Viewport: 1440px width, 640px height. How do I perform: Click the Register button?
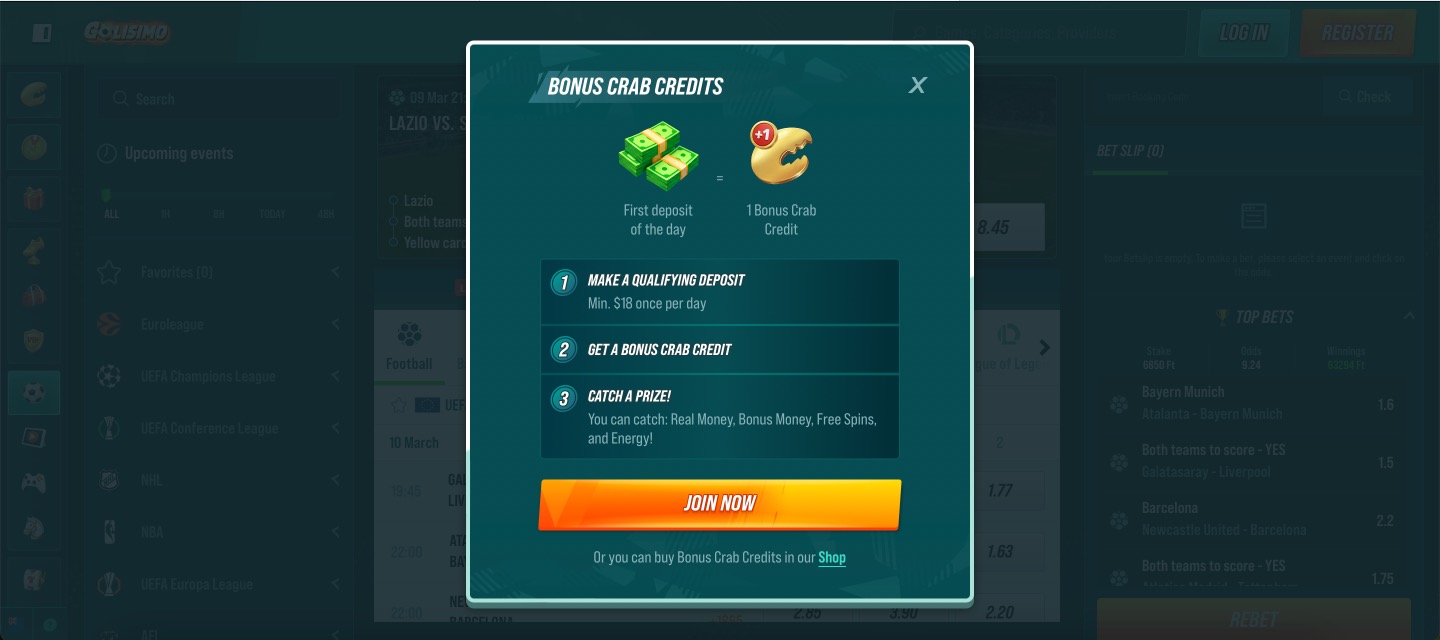click(1357, 33)
